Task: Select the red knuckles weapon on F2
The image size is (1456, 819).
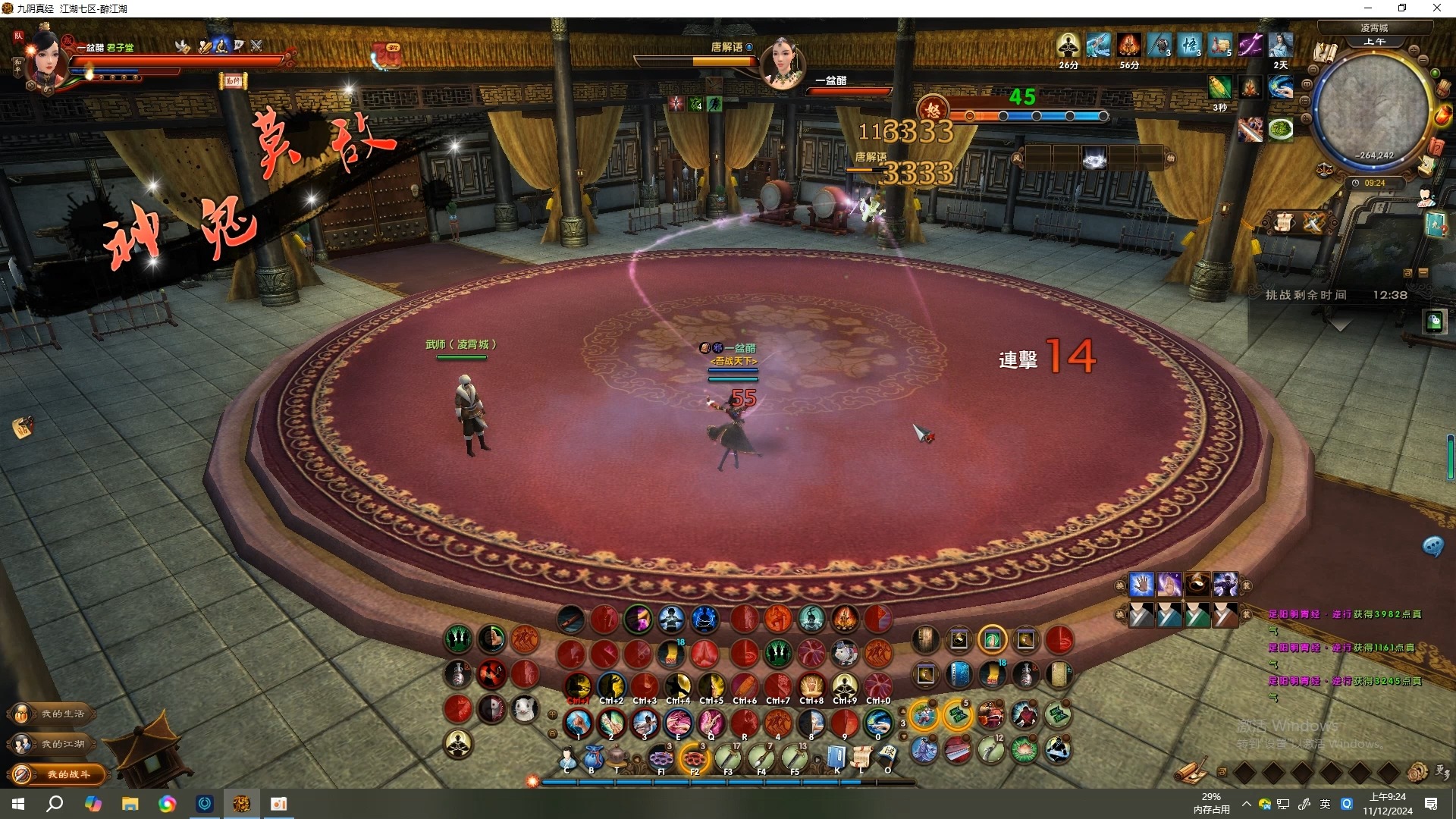Action: [694, 757]
